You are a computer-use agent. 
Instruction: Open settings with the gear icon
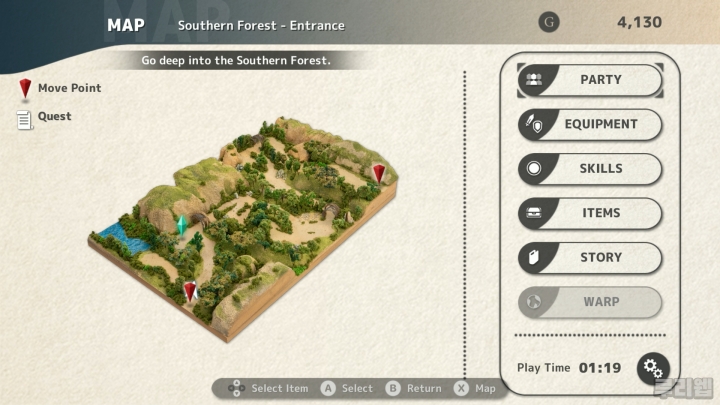[654, 367]
